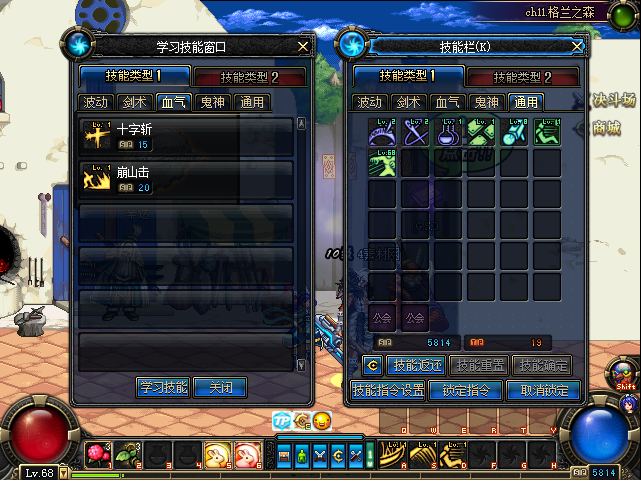Click the 取消锁定 button

click(x=543, y=390)
